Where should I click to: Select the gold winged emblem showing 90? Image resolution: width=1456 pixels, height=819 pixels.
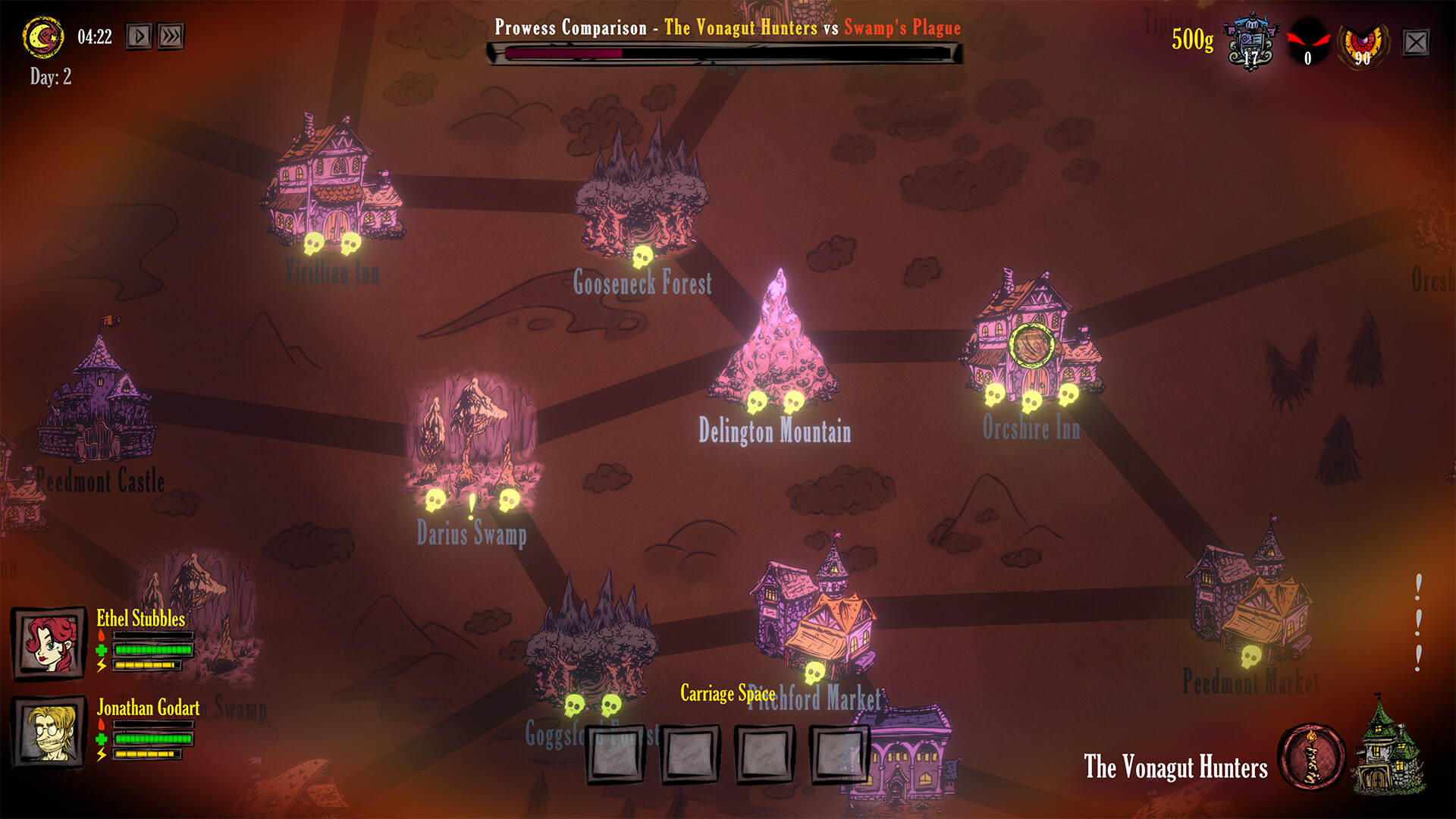tap(1363, 44)
